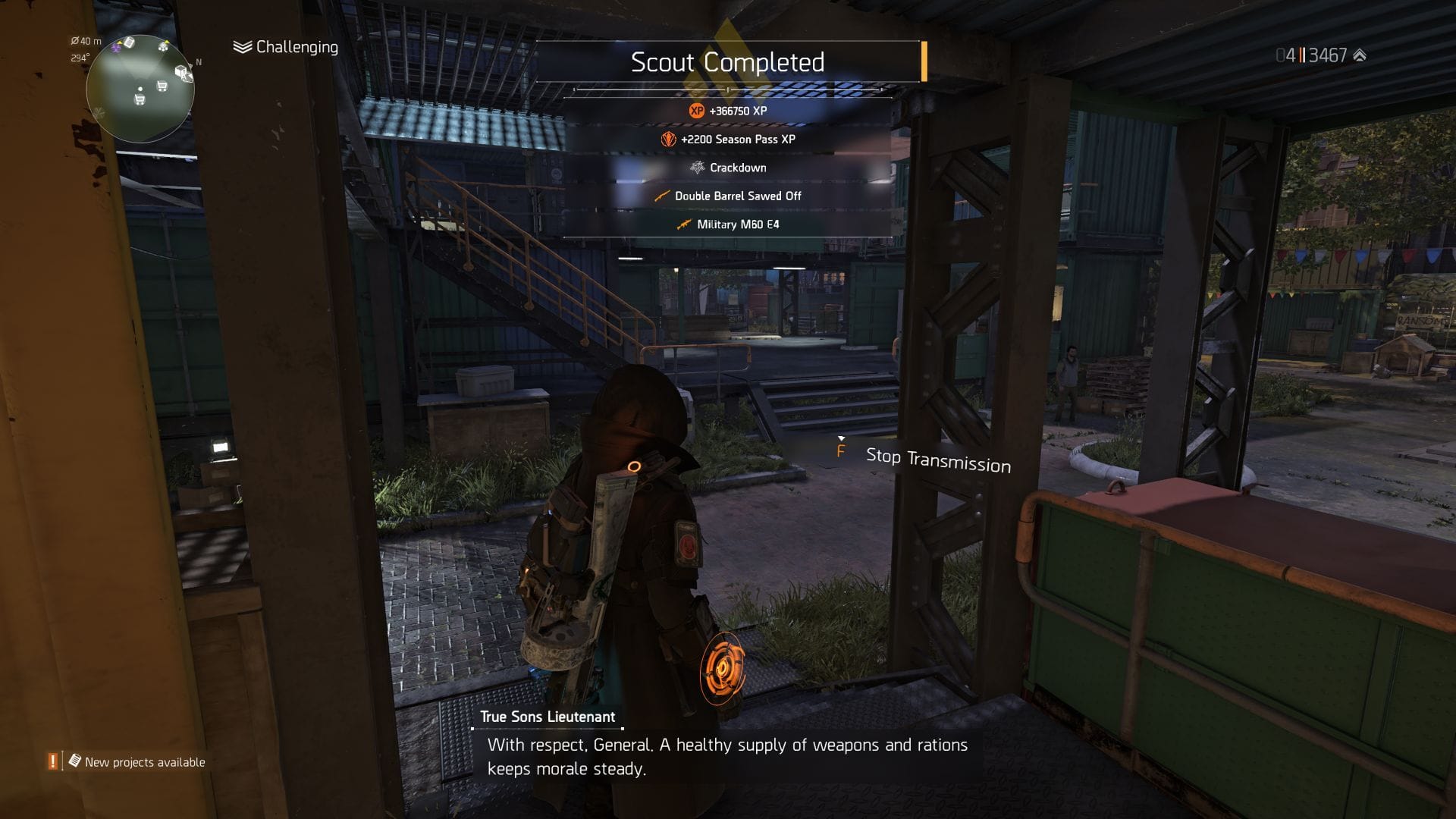Open the New projects available notification
This screenshot has height=819, width=1456.
point(144,762)
